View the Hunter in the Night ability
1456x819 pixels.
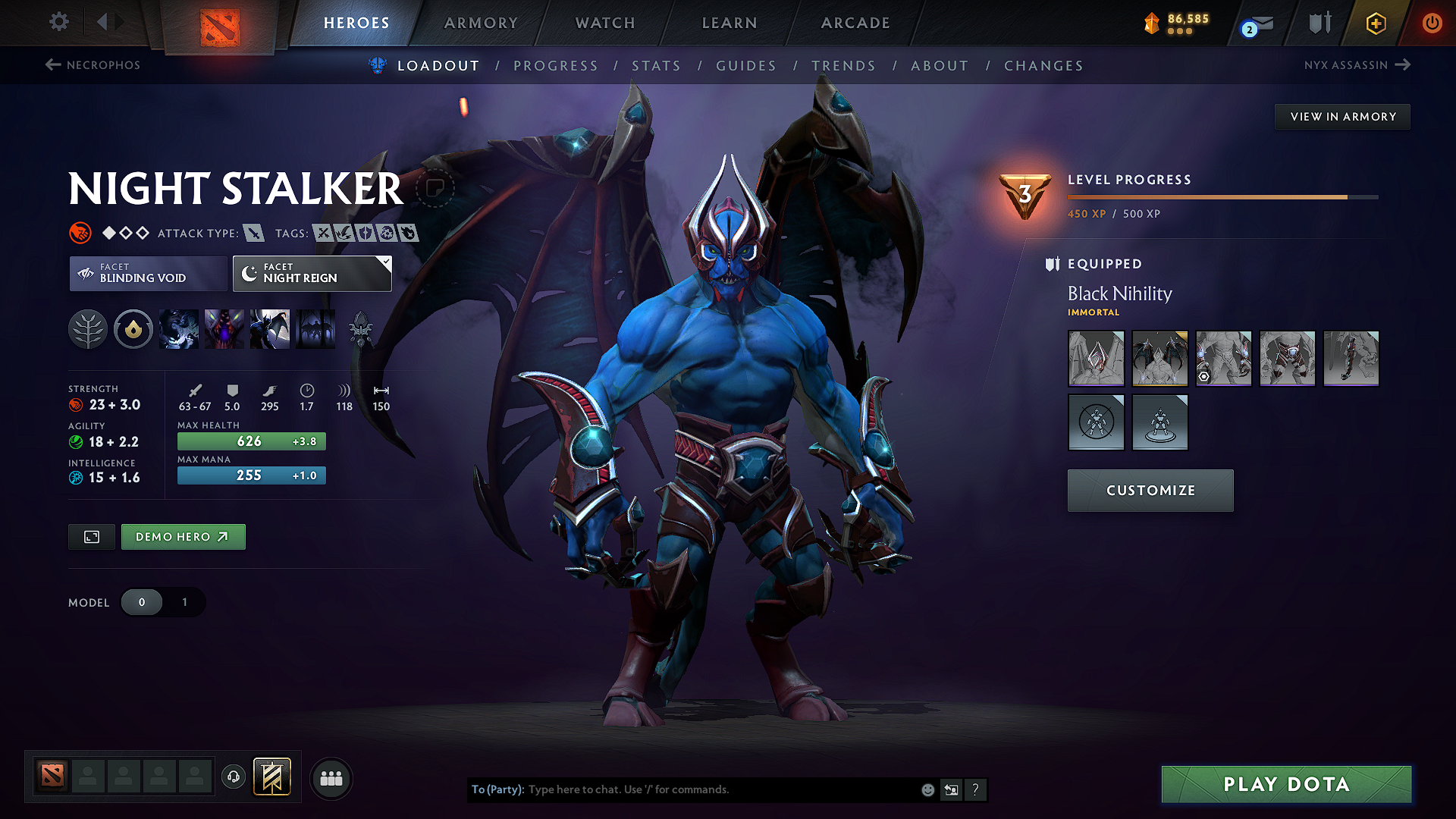270,329
